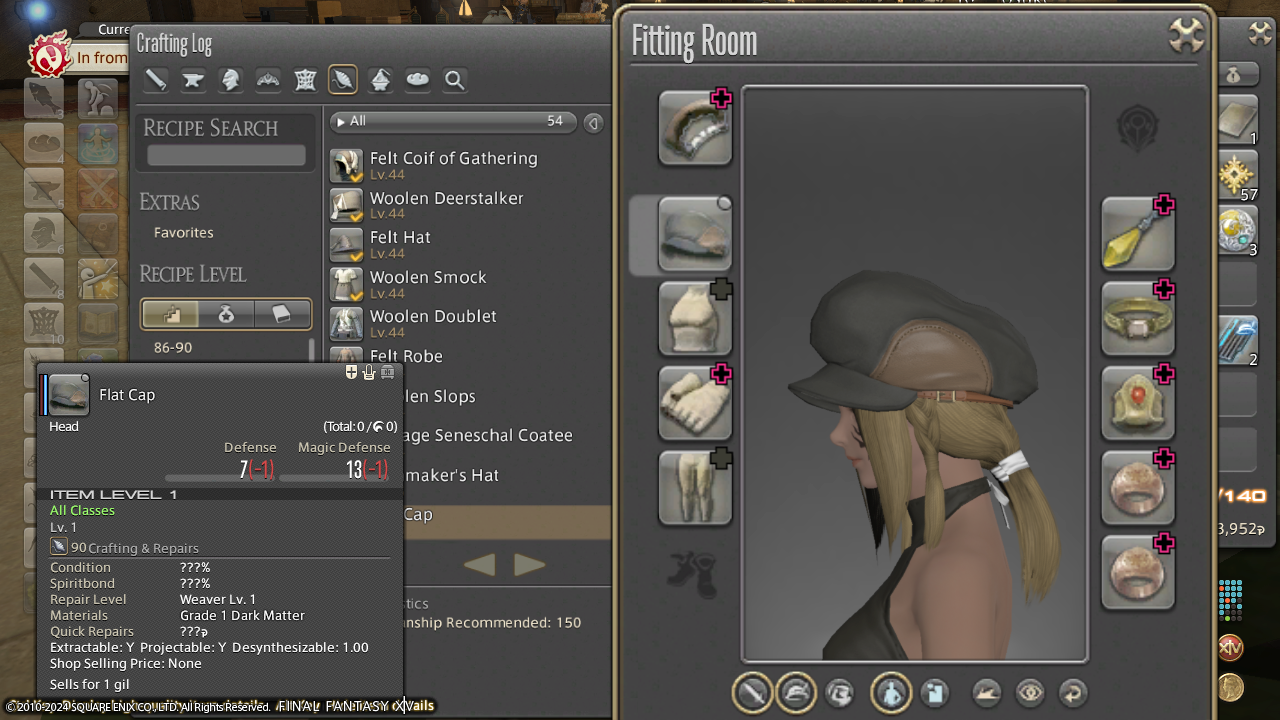Go to the next recipe page arrow

click(x=529, y=565)
